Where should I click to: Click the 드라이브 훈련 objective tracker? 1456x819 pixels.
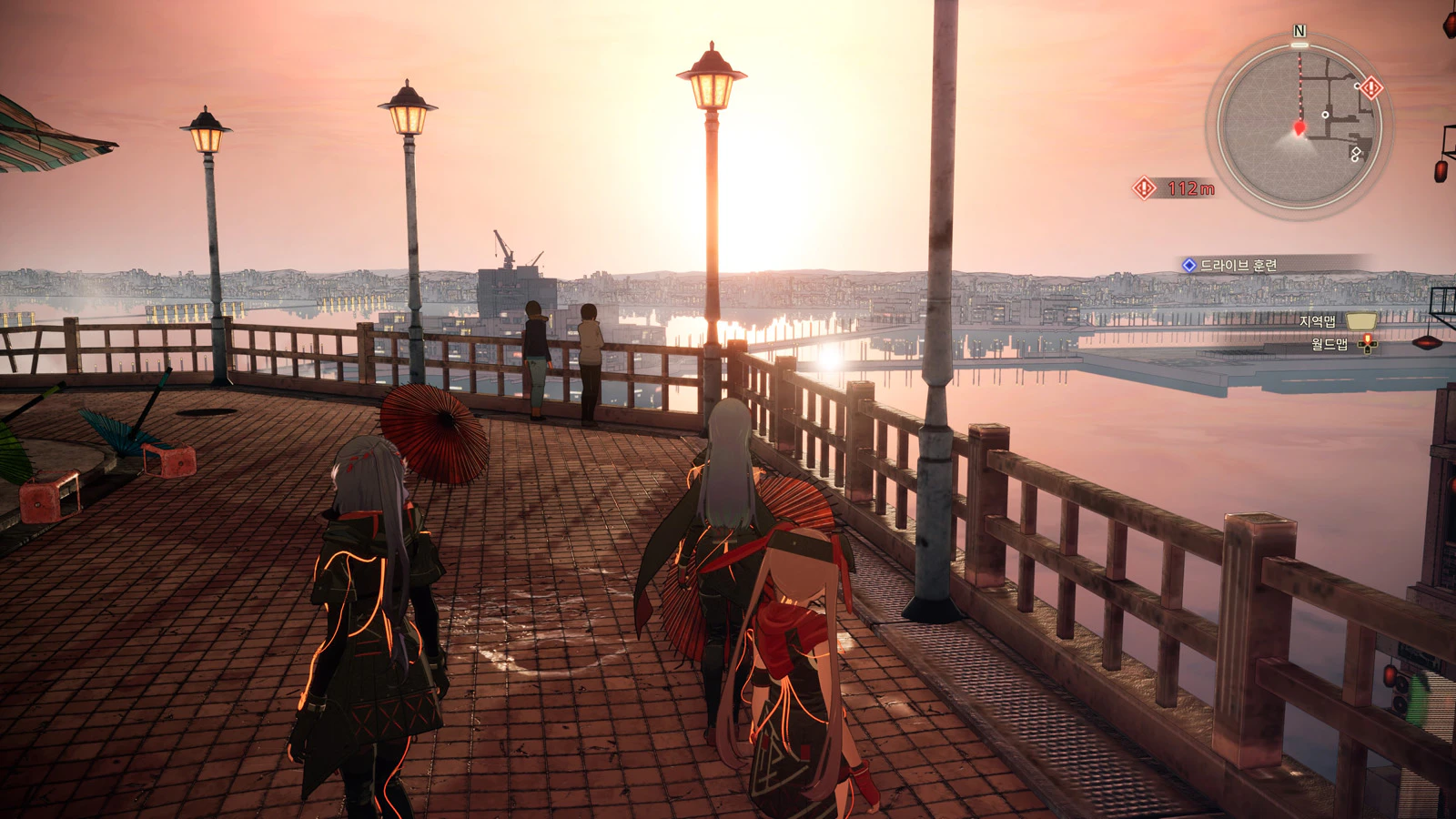[1238, 265]
